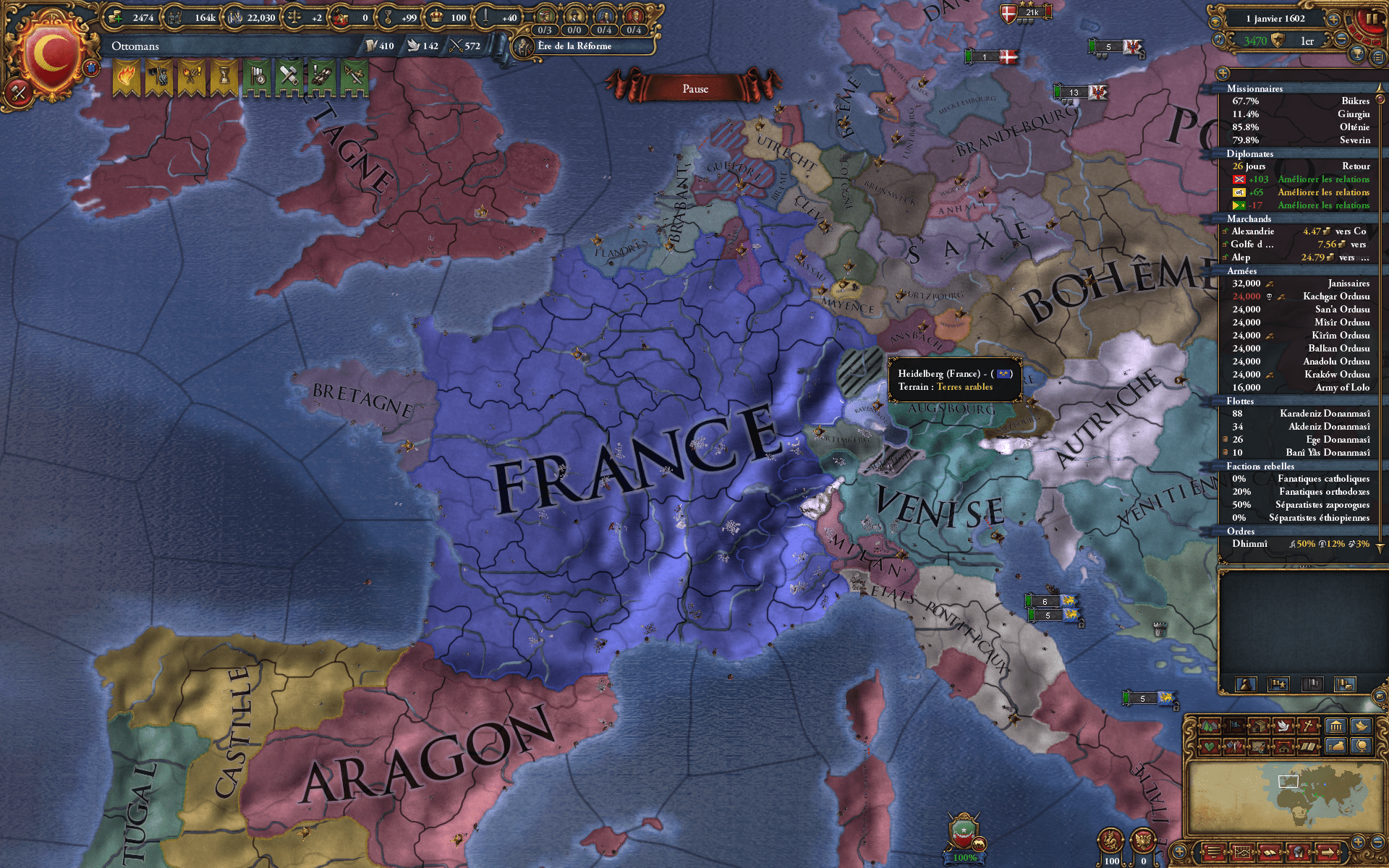Collapse the Flottes section header
Screen dimensions: 1389x868
pyautogui.click(x=1241, y=401)
